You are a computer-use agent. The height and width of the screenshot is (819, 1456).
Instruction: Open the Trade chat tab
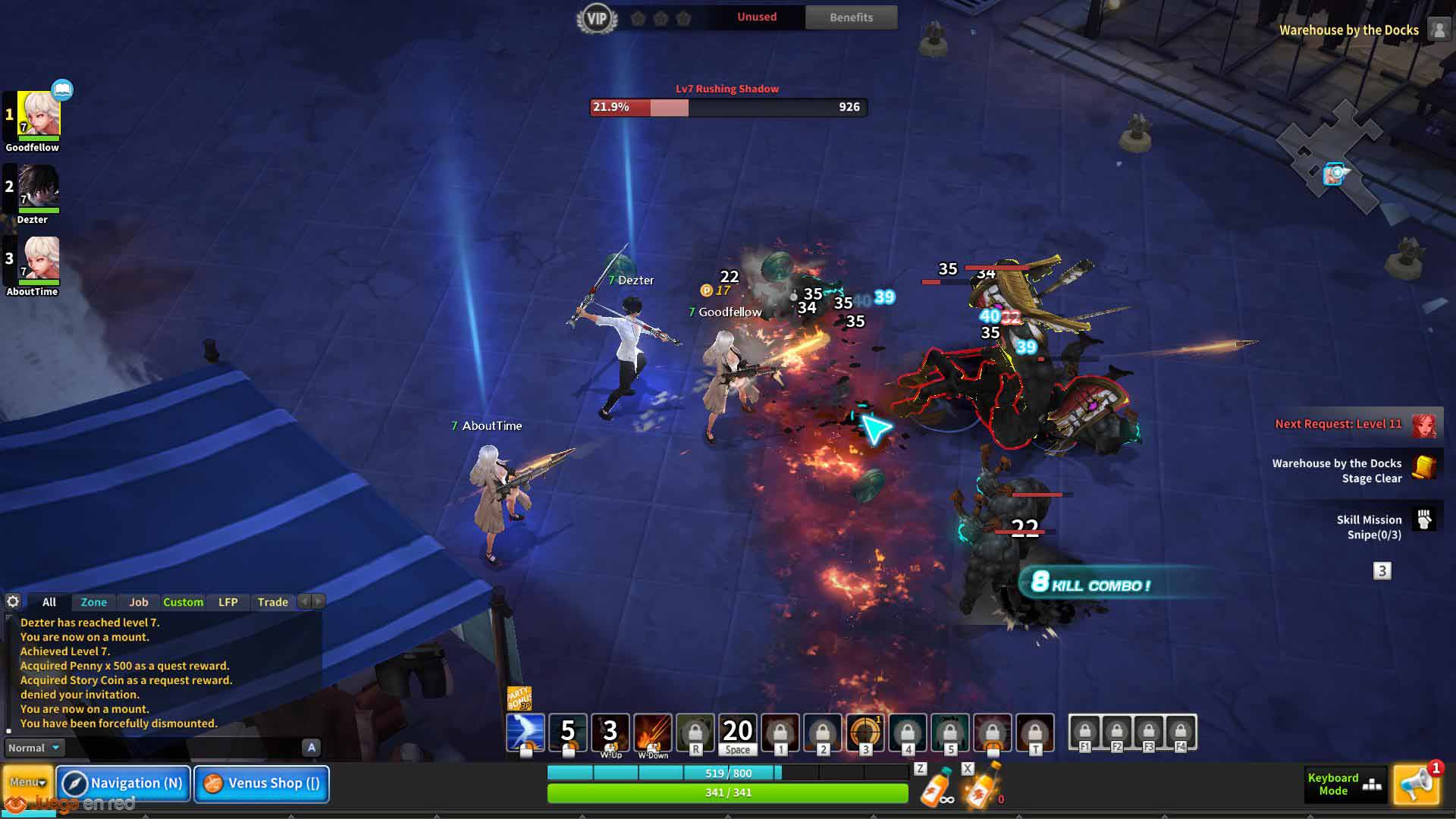pyautogui.click(x=272, y=602)
